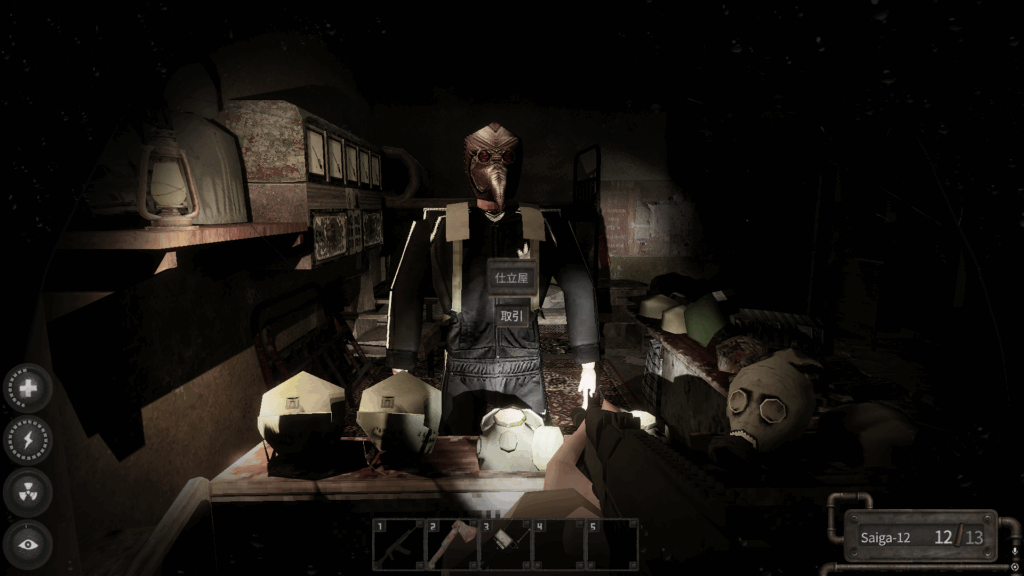The width and height of the screenshot is (1024, 576).
Task: Select the rifle in hotbar slot 1
Action: (x=398, y=545)
